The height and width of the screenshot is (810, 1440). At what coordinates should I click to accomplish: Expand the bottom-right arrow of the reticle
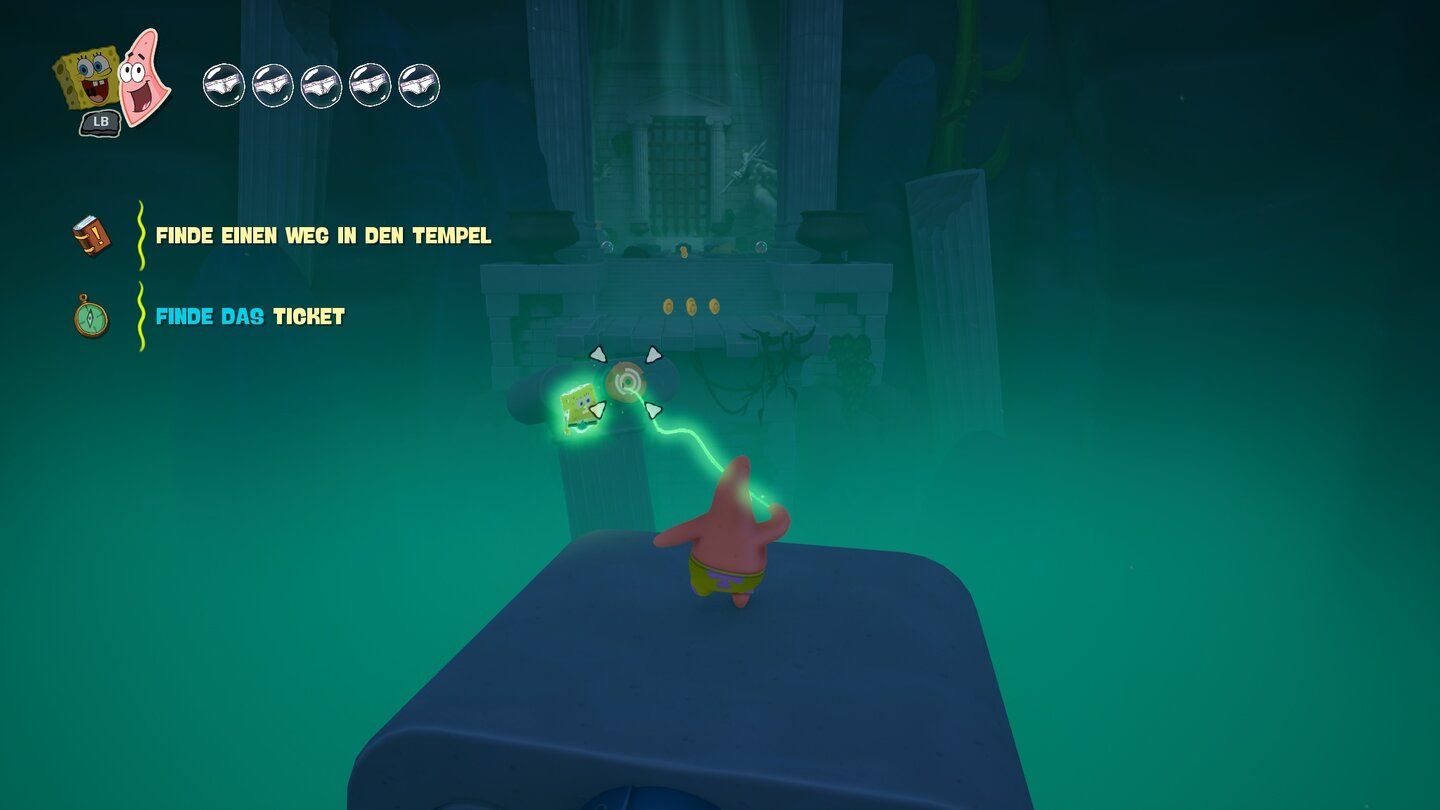click(x=653, y=410)
